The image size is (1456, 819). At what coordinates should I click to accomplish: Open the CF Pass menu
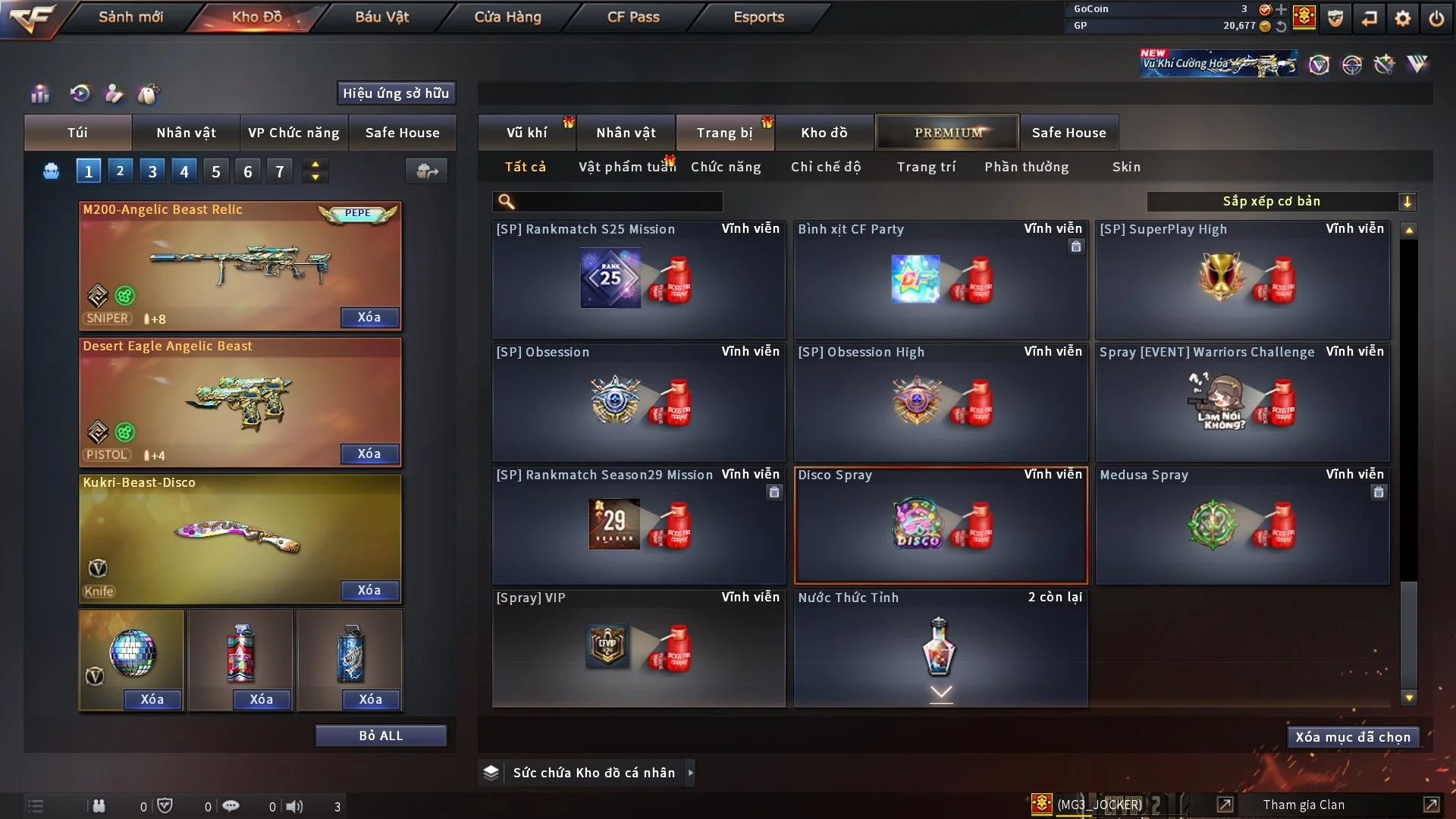633,17
